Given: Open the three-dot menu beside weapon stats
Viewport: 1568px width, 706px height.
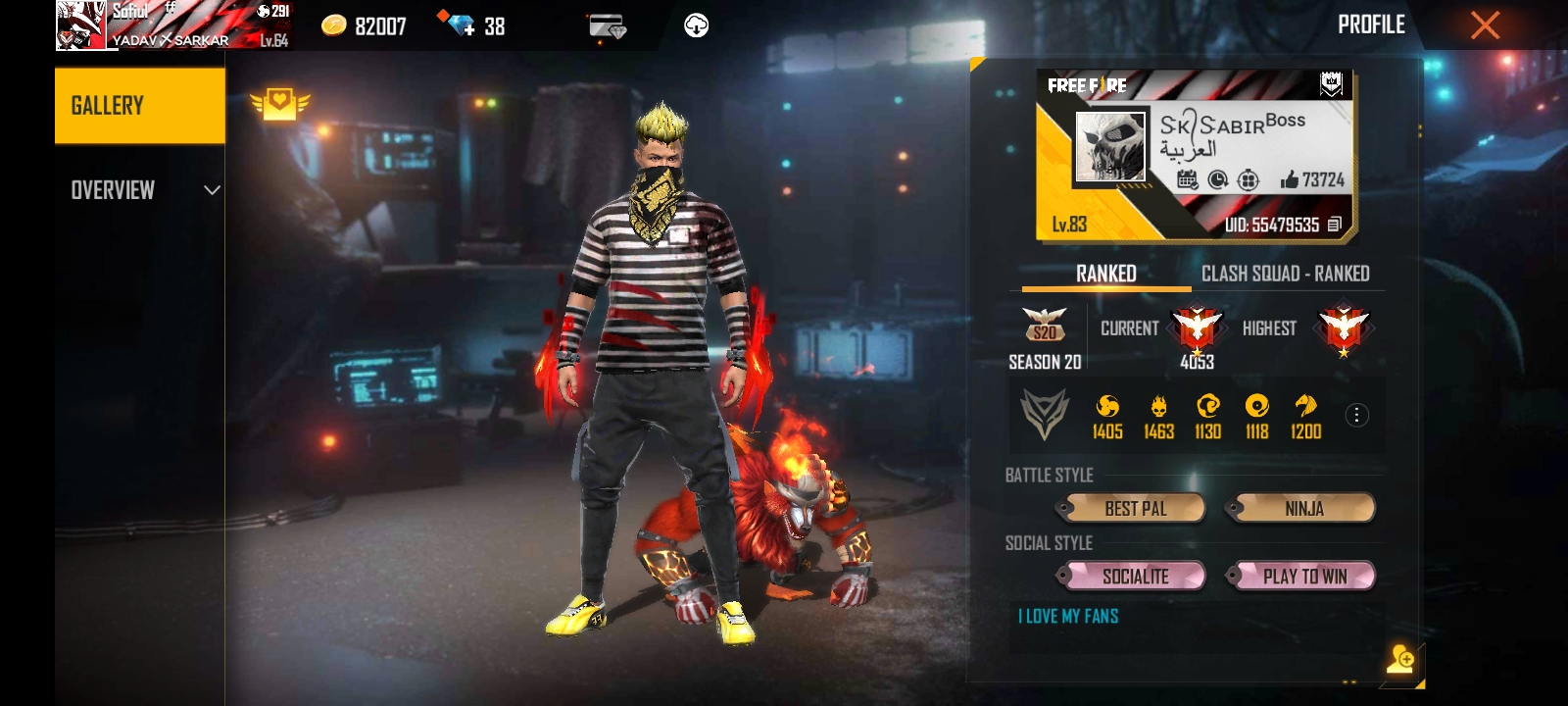Looking at the screenshot, I should pyautogui.click(x=1358, y=415).
